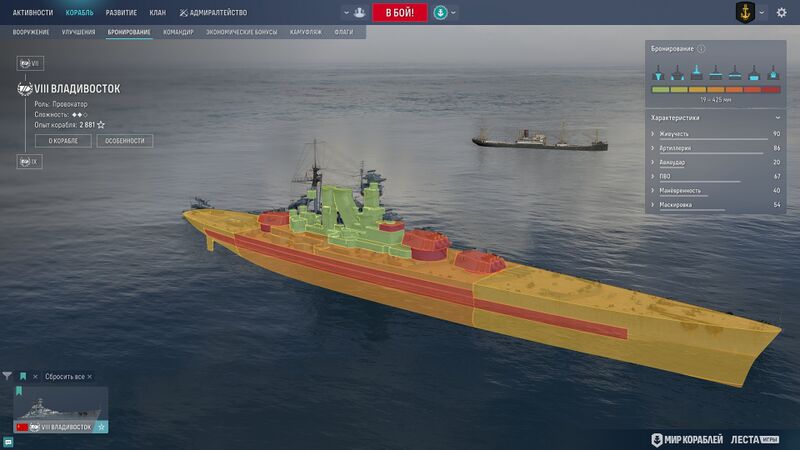The width and height of the screenshot is (800, 450).
Task: Open the Активности menu
Action: pos(33,13)
